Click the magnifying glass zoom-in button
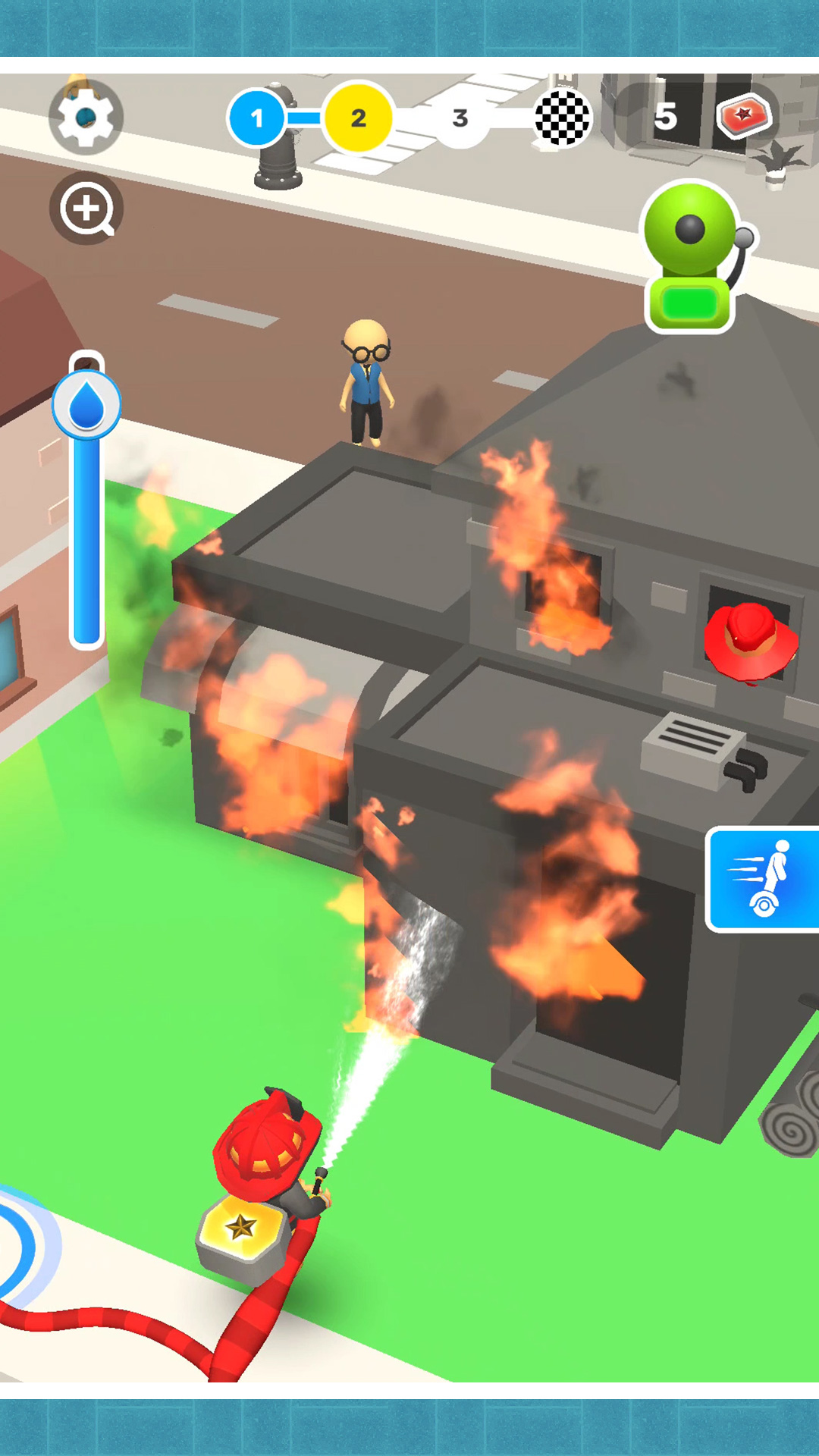This screenshot has height=1456, width=819. click(x=86, y=209)
